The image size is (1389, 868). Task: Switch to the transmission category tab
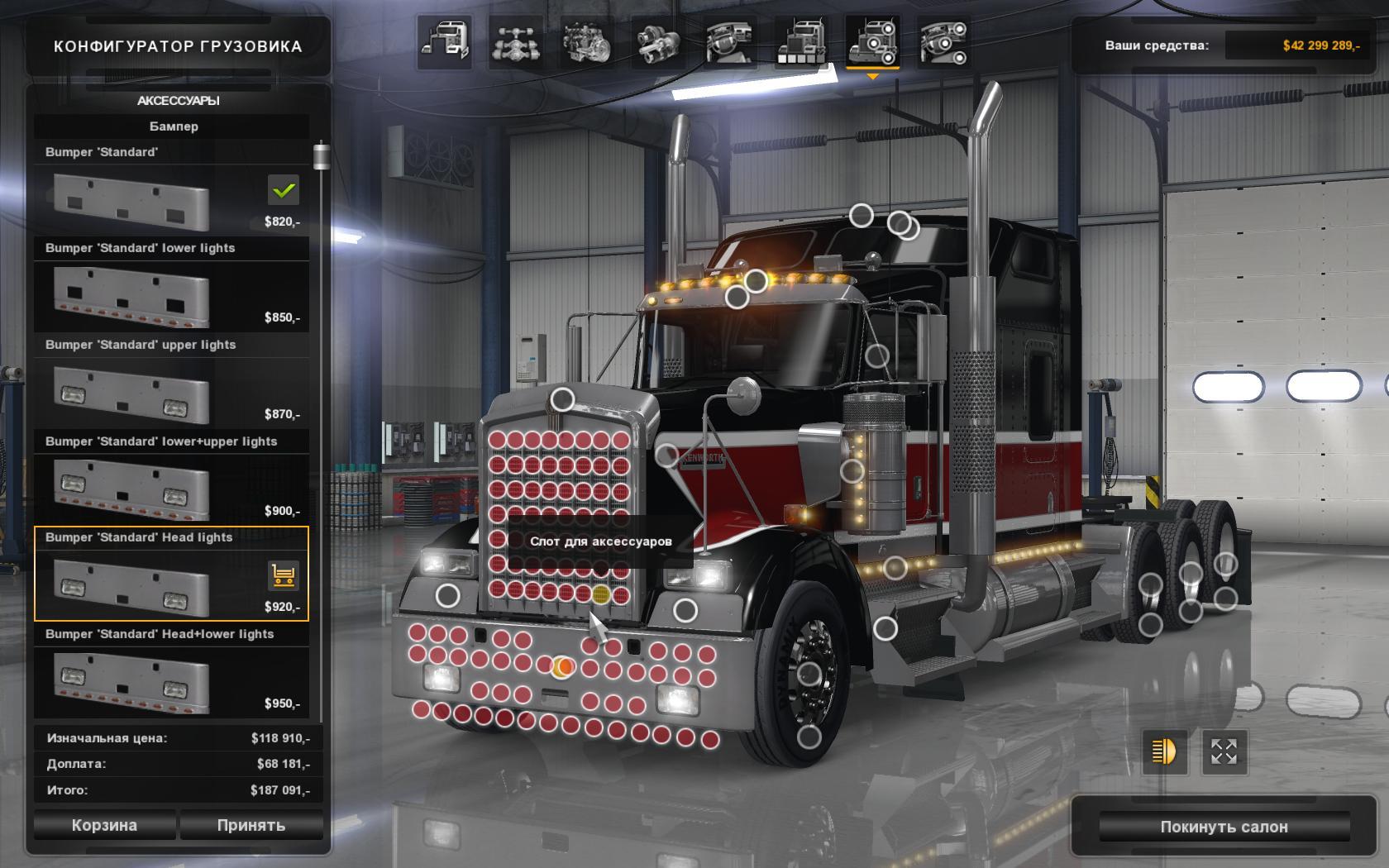pos(658,41)
